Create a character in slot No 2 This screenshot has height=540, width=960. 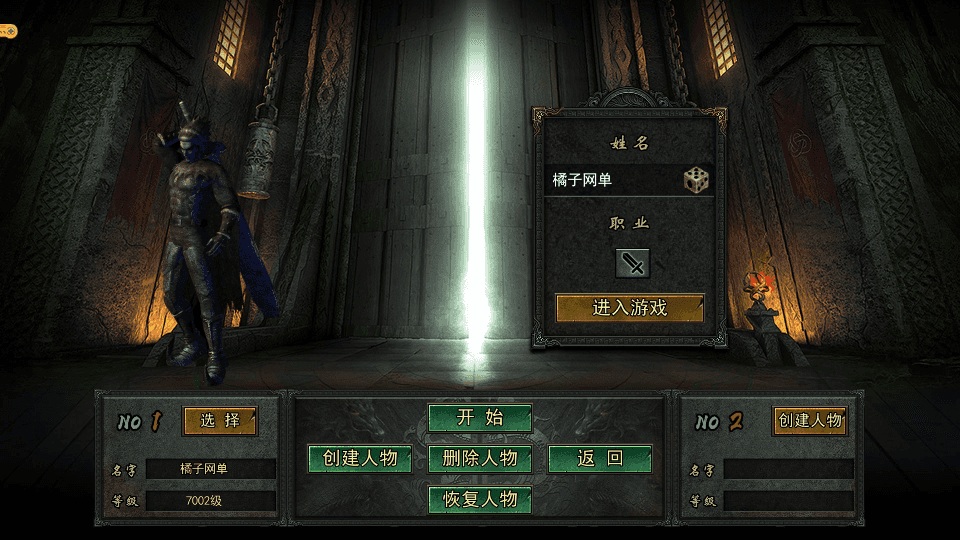810,421
